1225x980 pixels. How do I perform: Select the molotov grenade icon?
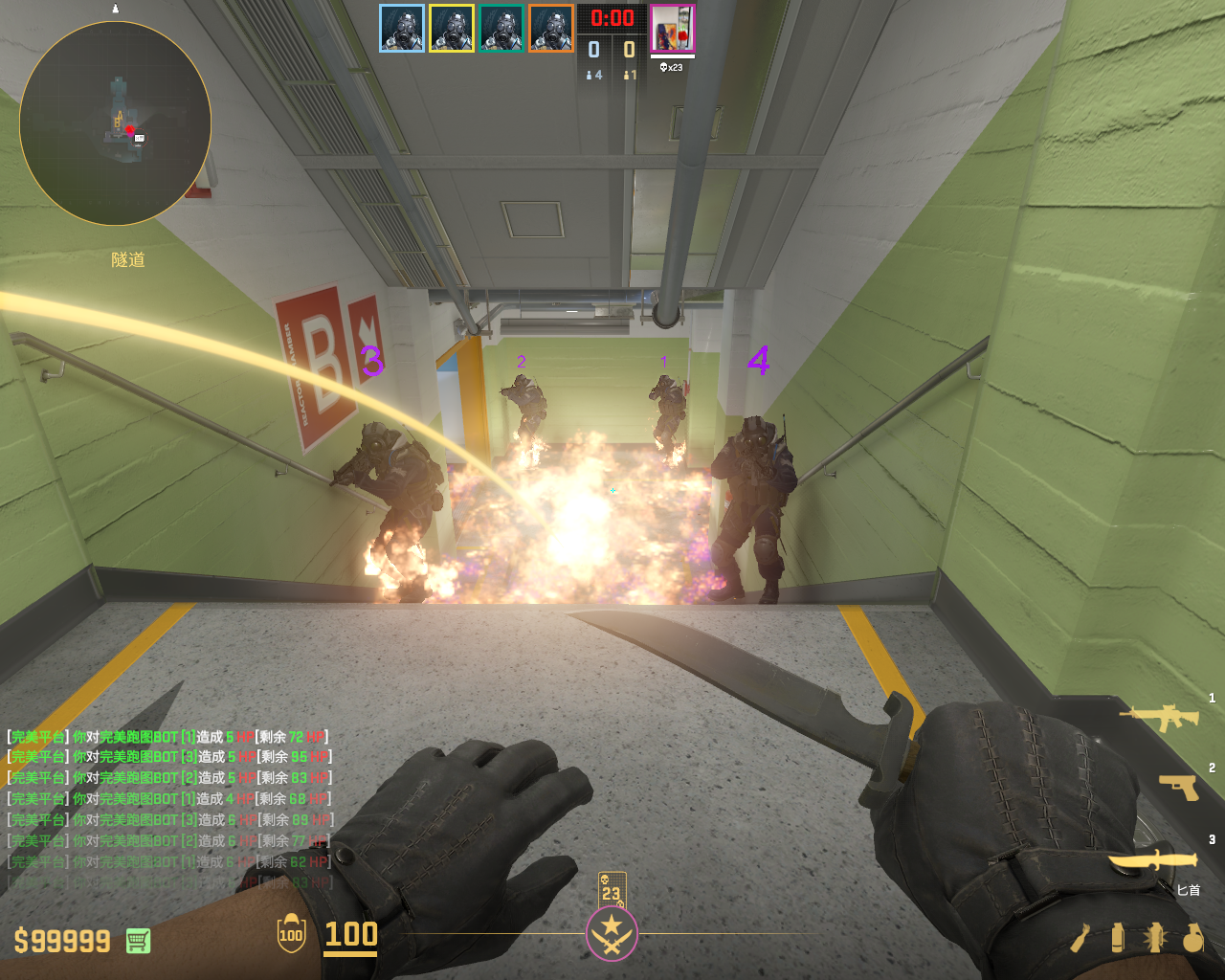click(1080, 939)
